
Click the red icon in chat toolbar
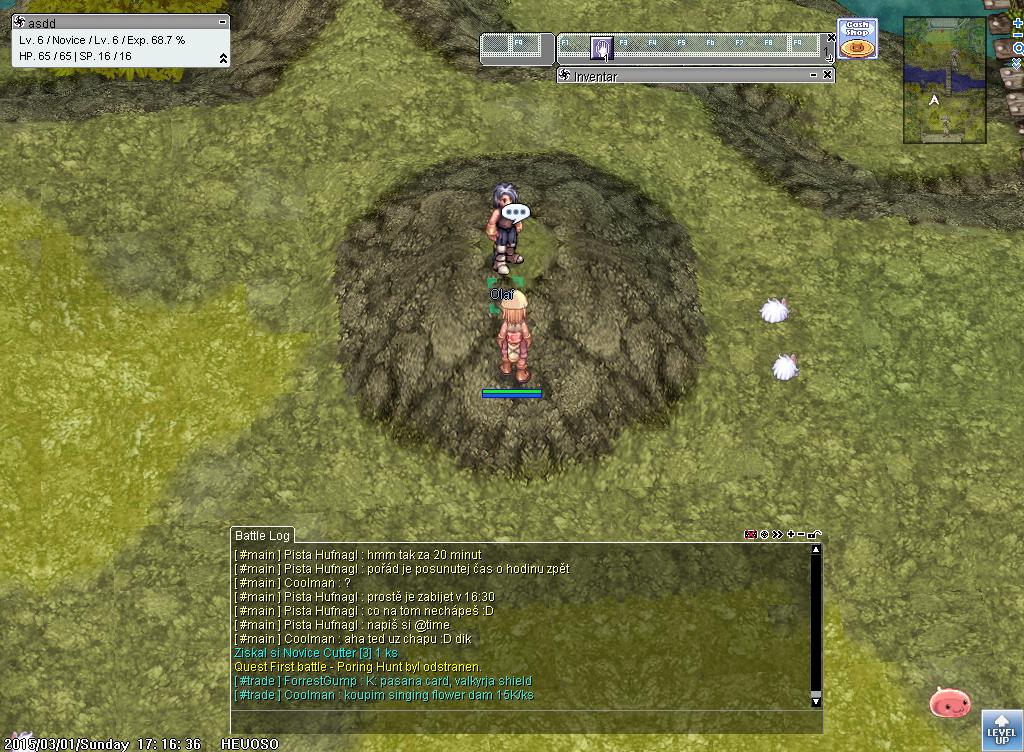pyautogui.click(x=750, y=535)
